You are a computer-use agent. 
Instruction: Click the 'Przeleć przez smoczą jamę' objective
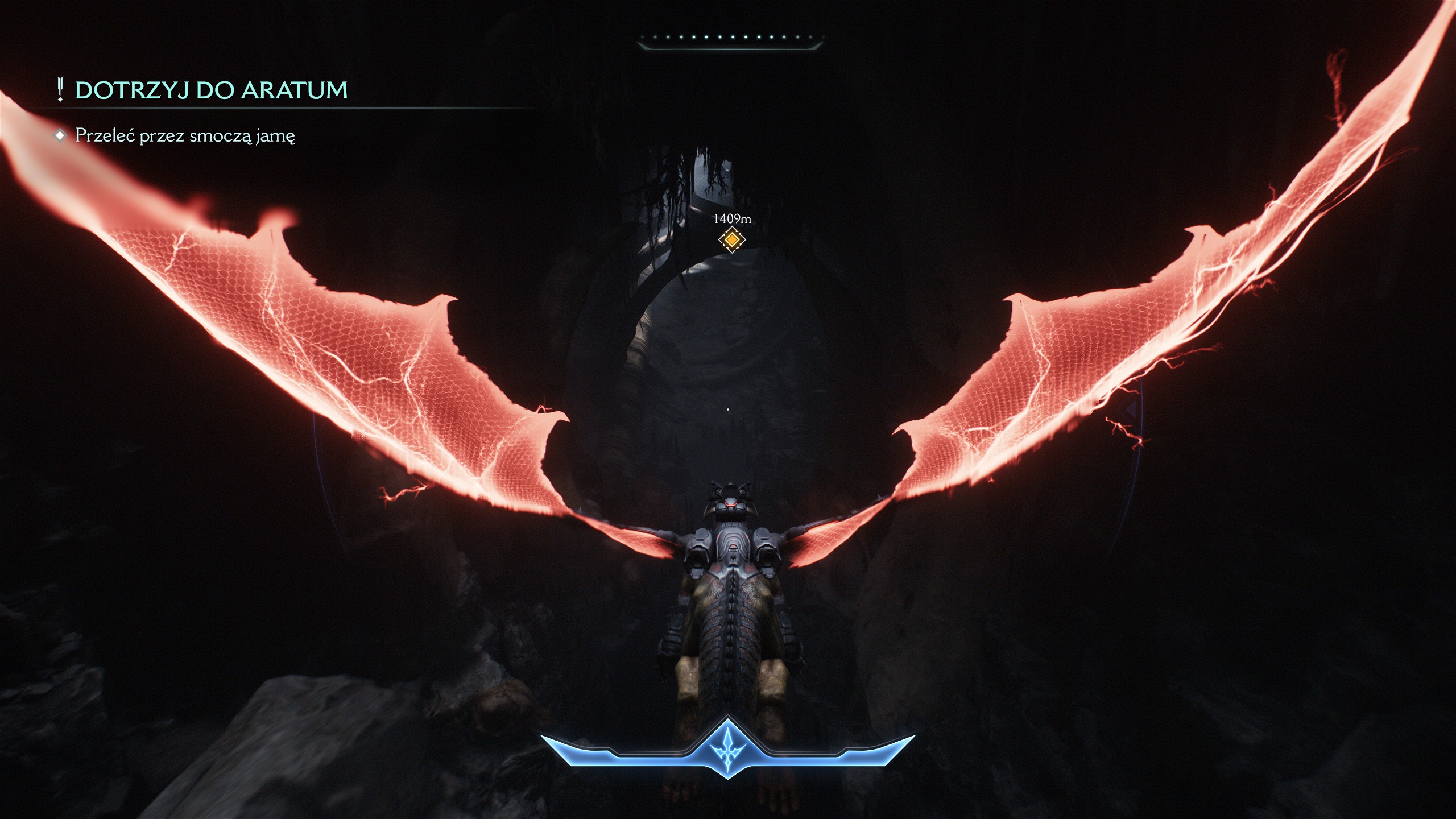click(x=185, y=136)
